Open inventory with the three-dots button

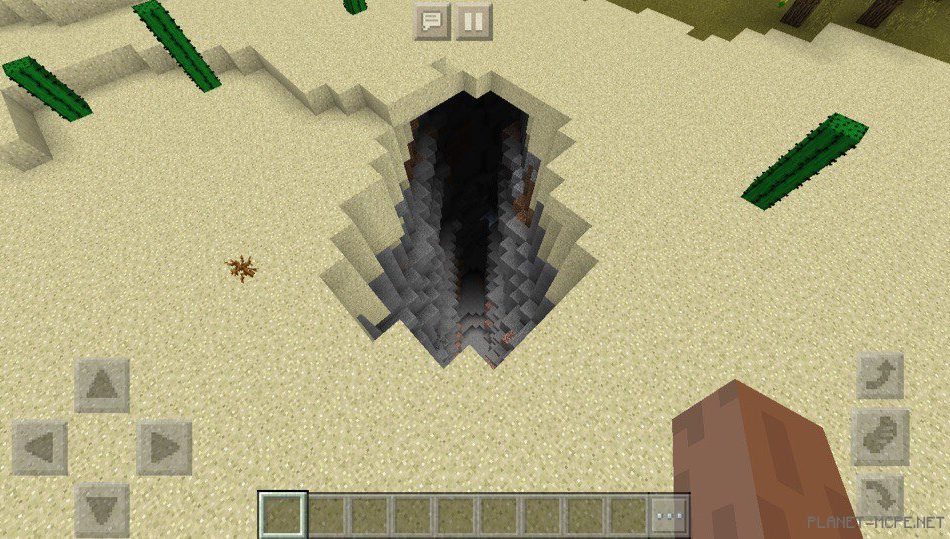coord(669,516)
